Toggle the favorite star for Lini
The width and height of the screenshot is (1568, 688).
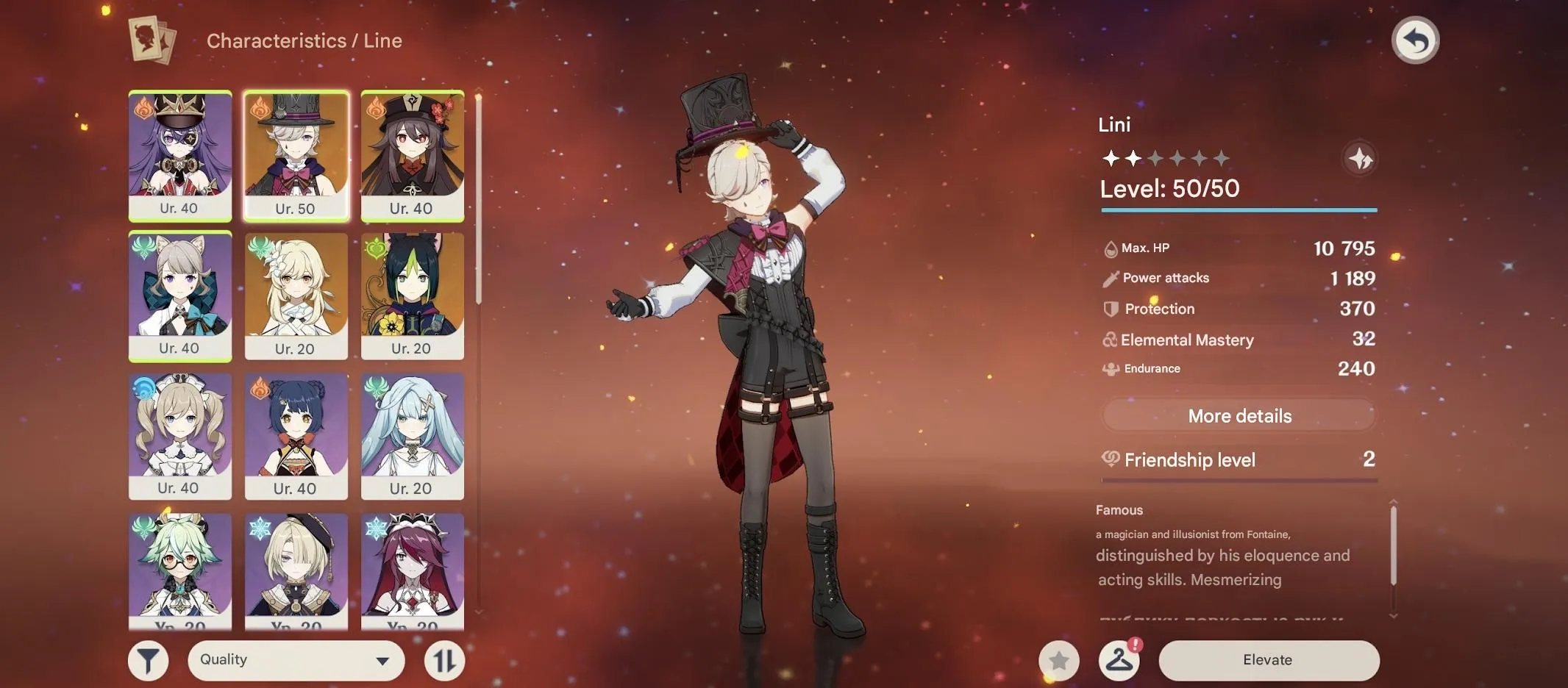[x=1058, y=659]
